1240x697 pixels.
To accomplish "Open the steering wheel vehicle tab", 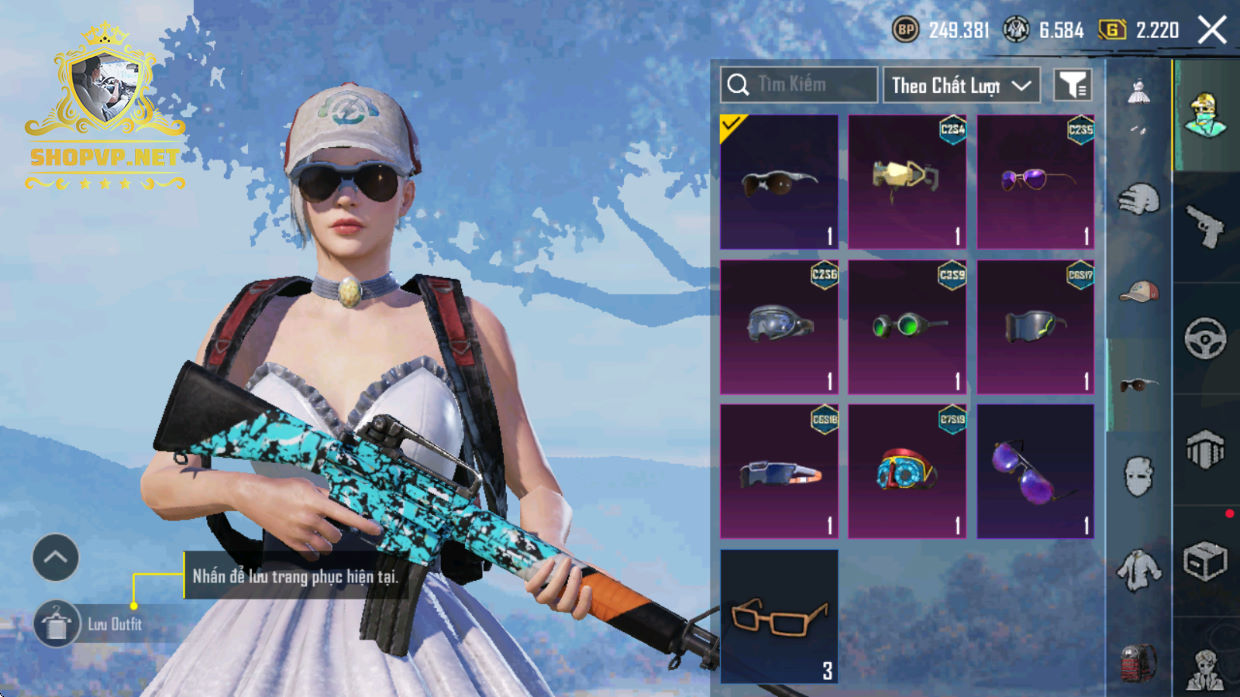I will [x=1205, y=338].
